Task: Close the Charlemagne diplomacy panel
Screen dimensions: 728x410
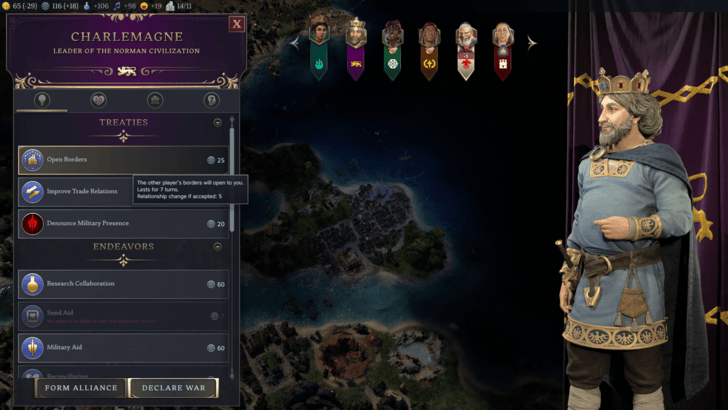Action: point(237,24)
